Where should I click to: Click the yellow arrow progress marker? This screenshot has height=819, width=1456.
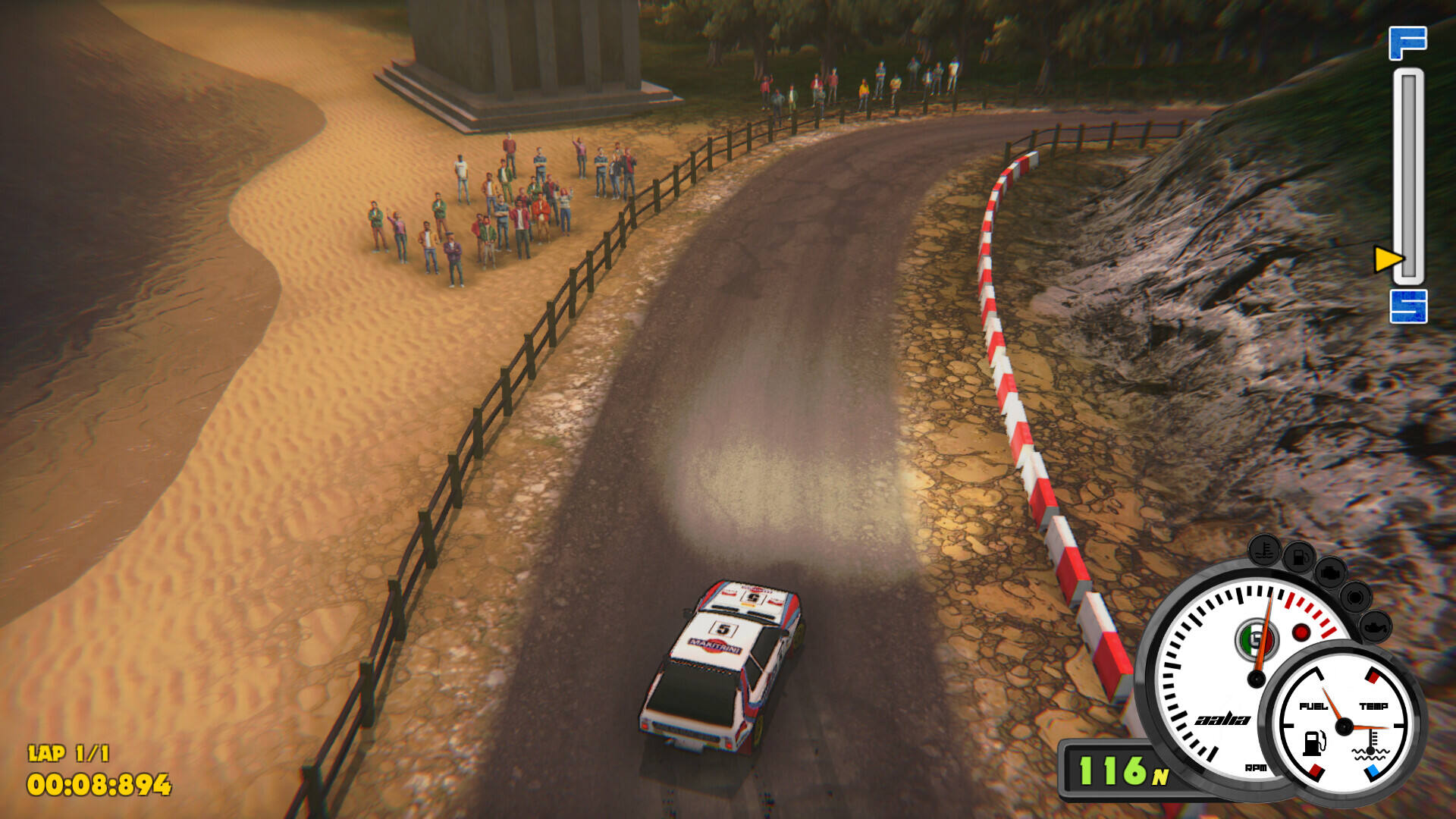point(1388,259)
